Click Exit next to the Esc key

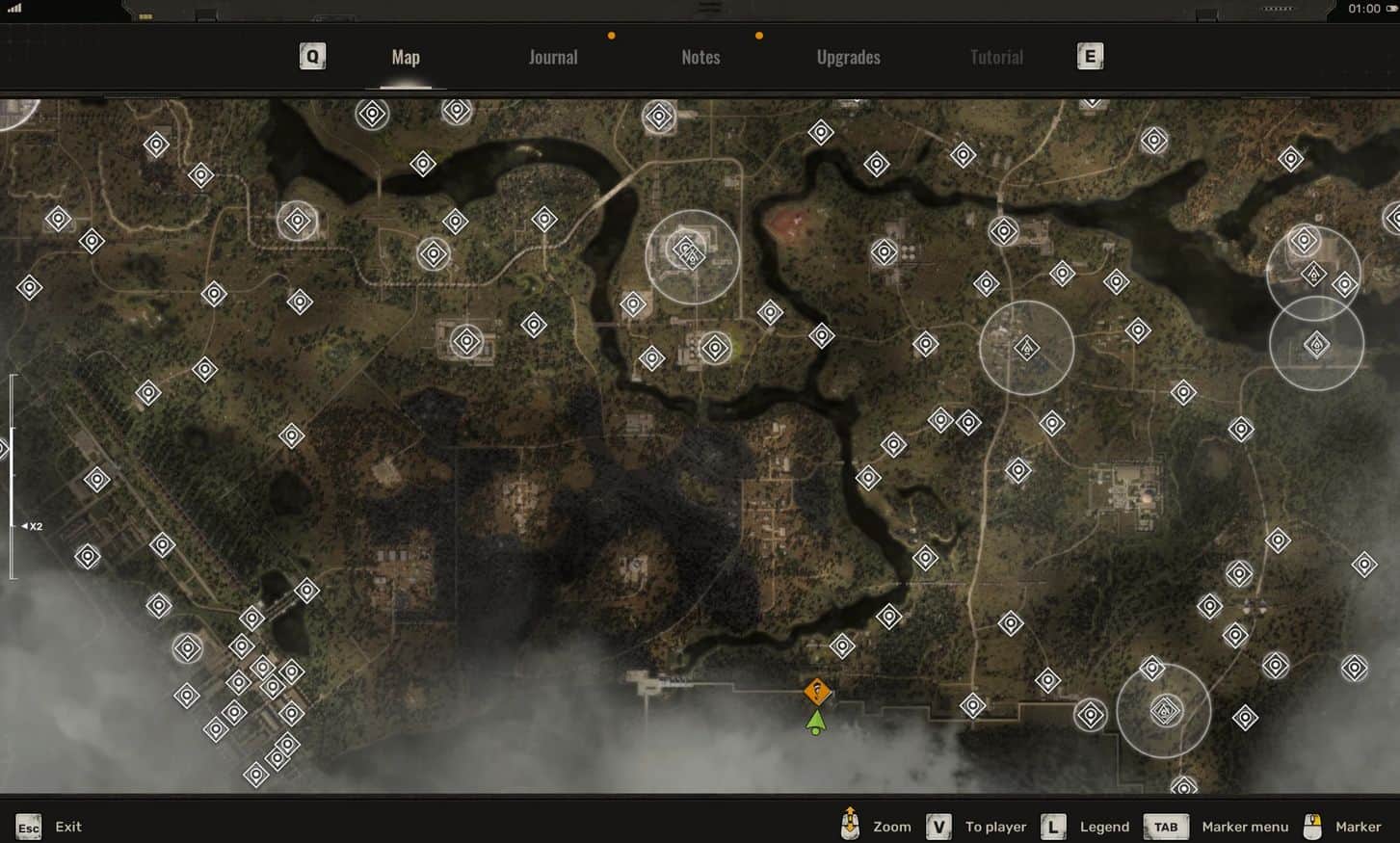[67, 826]
